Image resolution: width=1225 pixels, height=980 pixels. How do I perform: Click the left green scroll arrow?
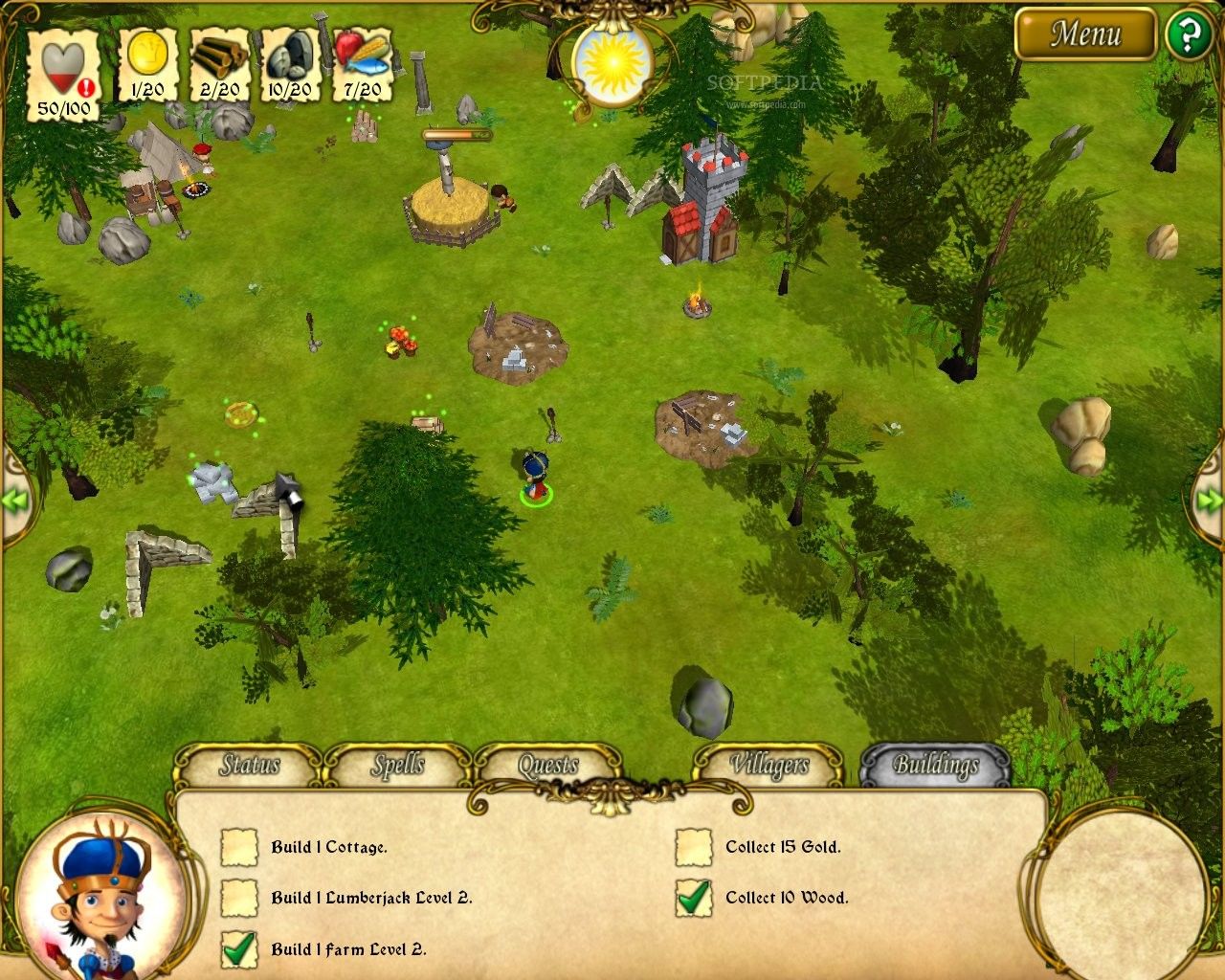(x=15, y=500)
